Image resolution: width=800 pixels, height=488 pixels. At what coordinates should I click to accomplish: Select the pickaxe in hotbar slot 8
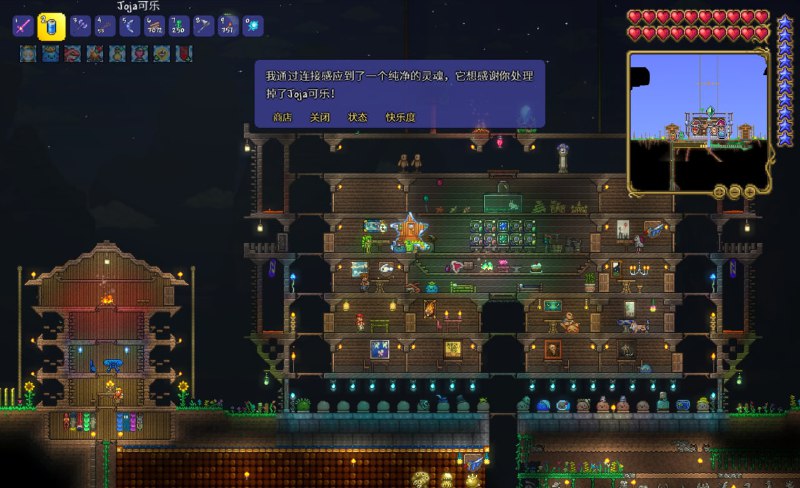(203, 27)
